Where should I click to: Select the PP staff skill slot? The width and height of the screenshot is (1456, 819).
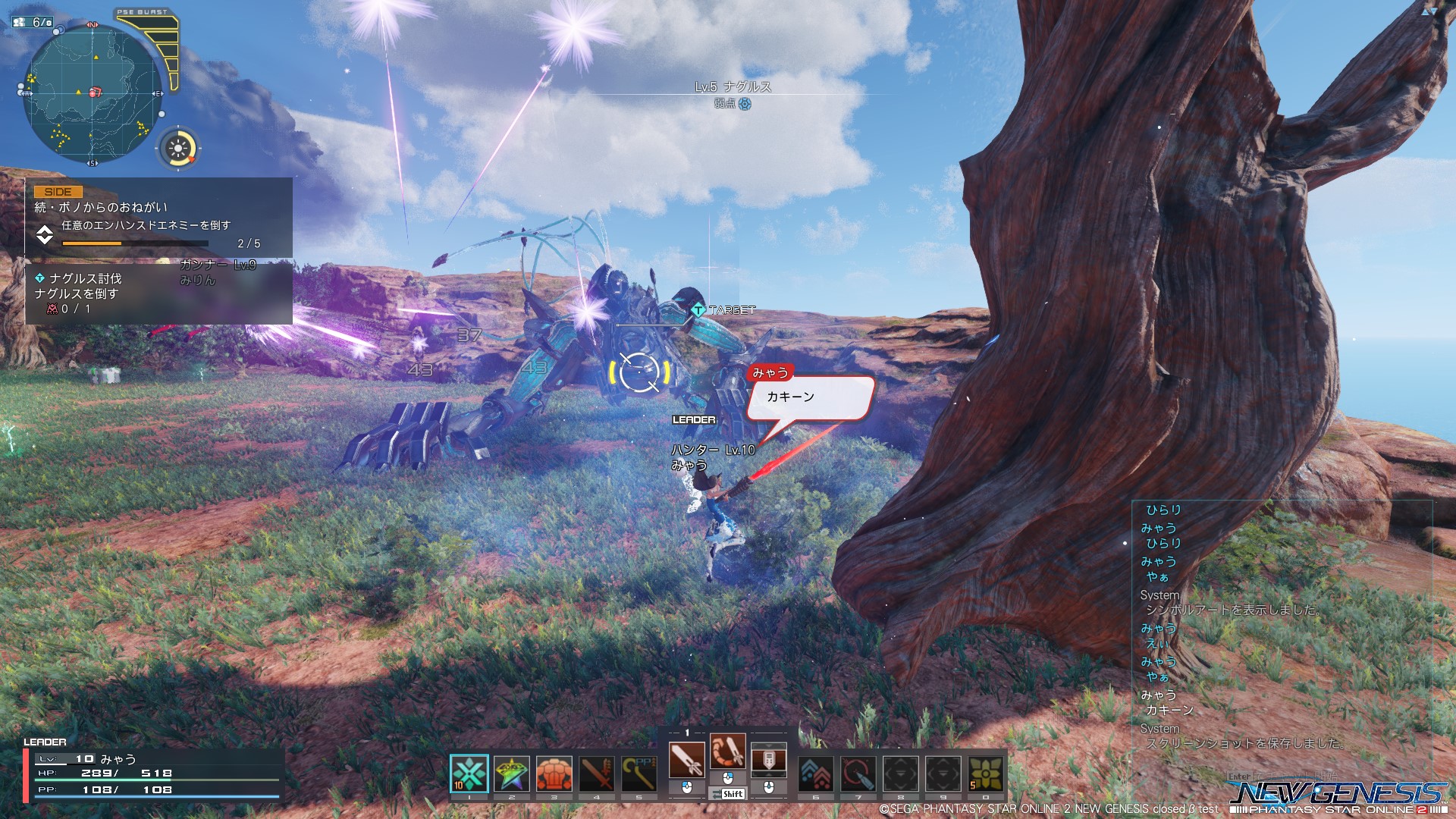639,773
